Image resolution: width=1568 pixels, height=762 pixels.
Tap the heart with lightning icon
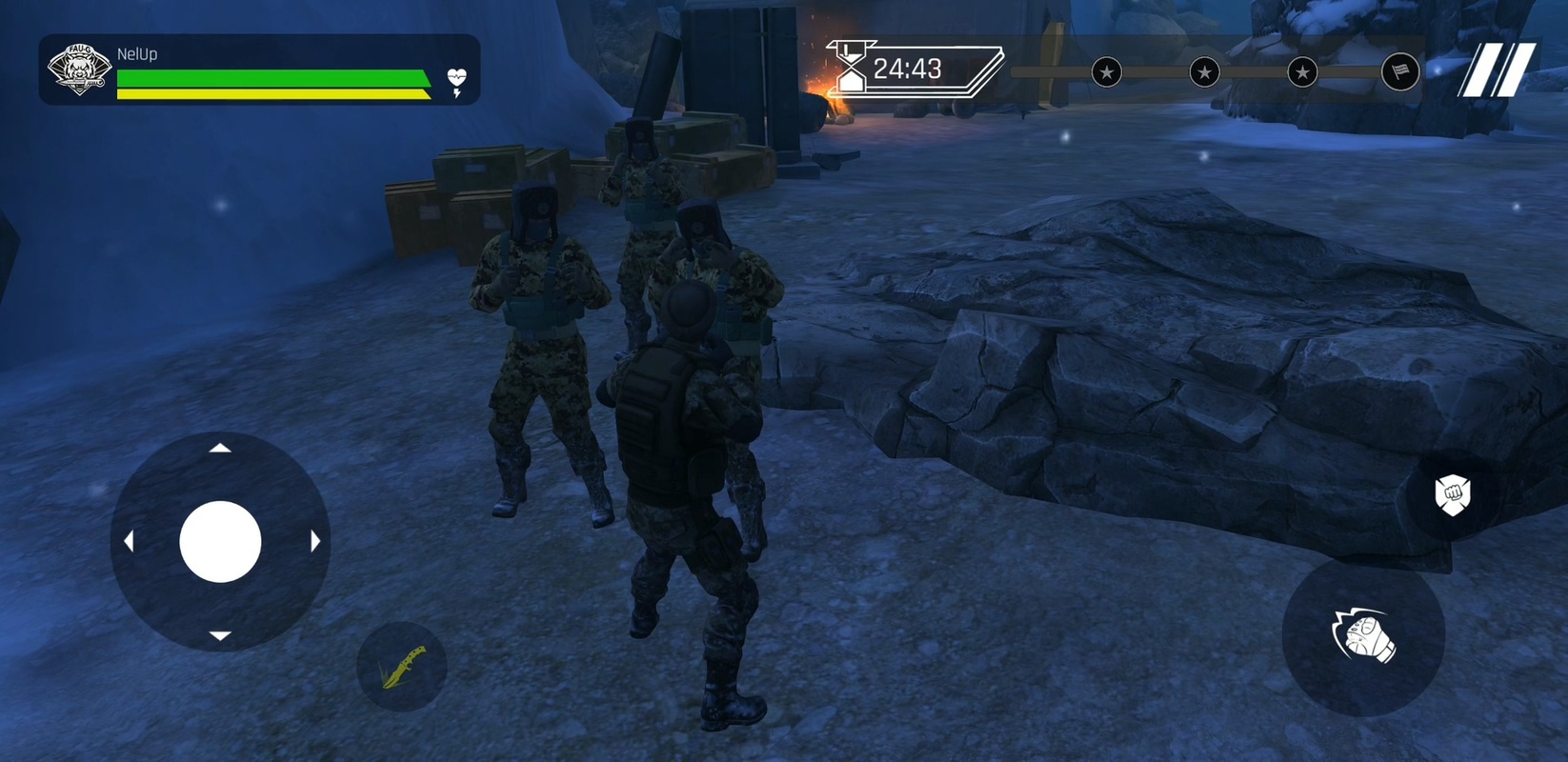457,82
